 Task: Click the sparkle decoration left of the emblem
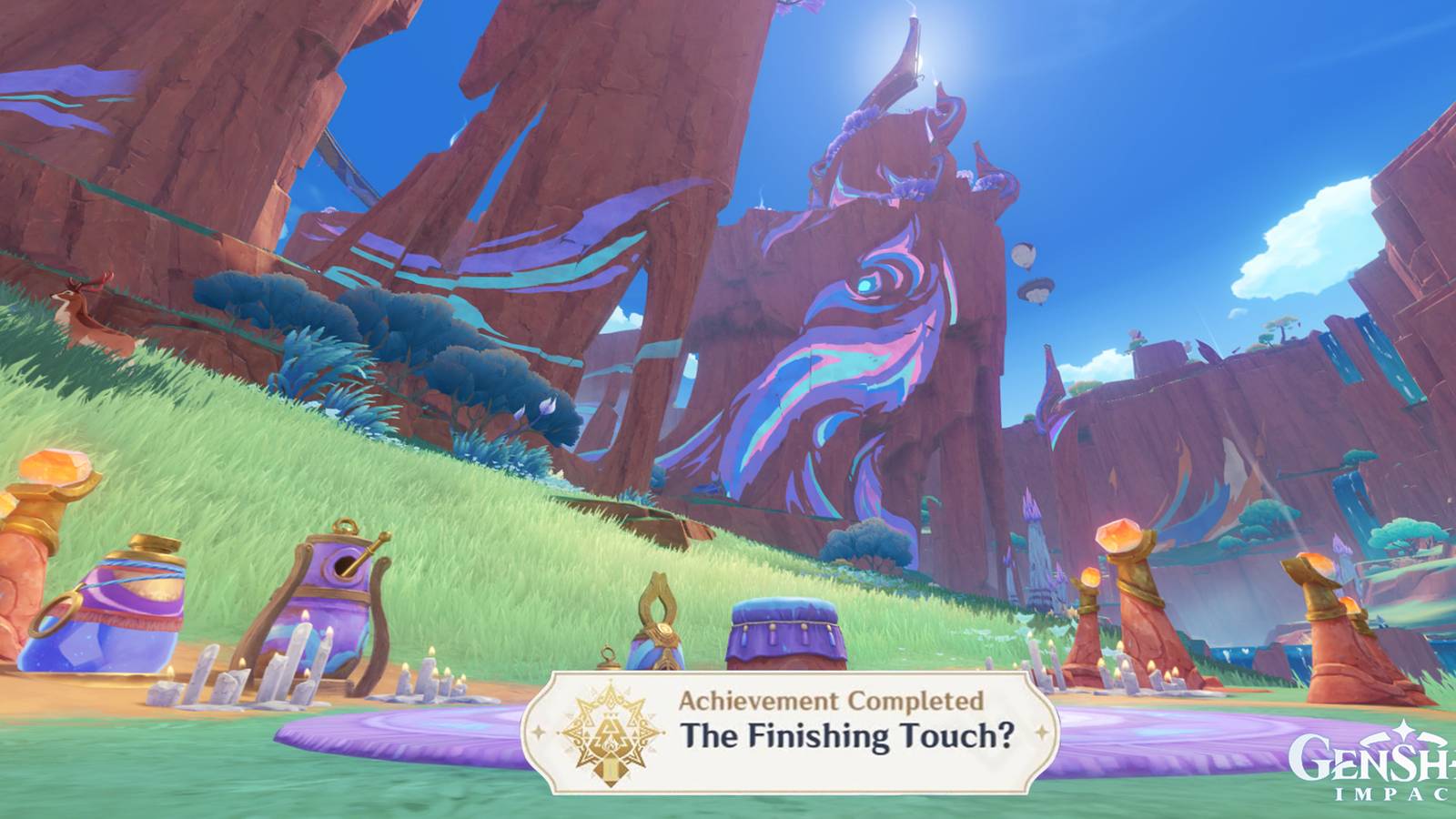(x=539, y=731)
